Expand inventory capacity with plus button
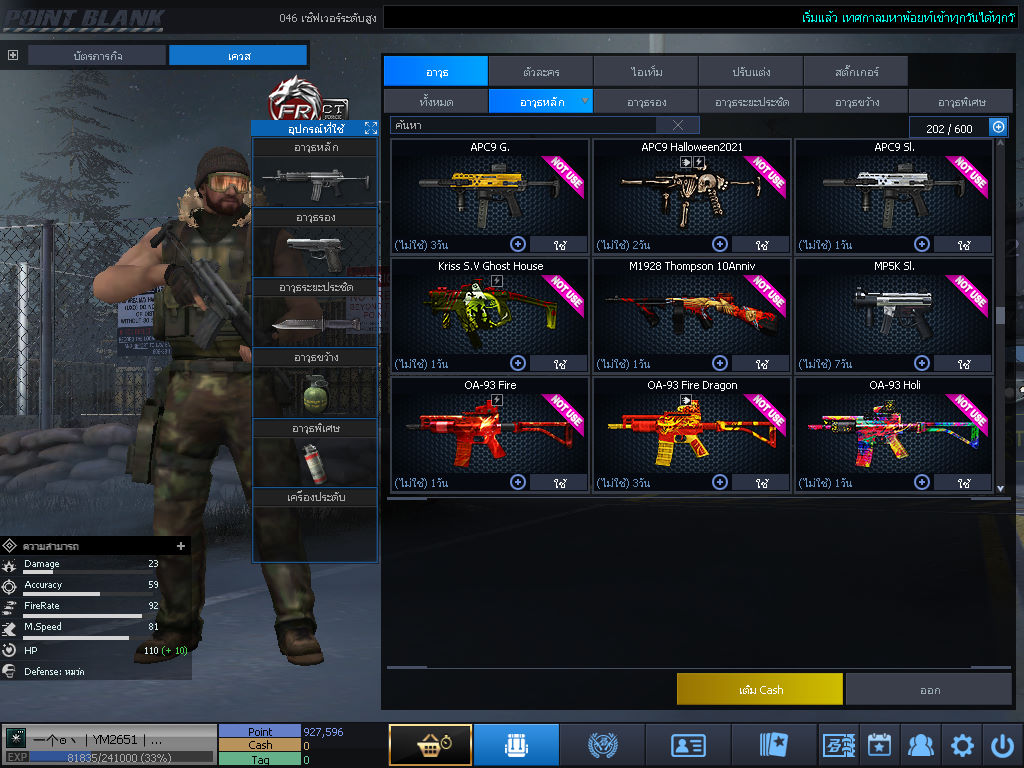 tap(998, 127)
